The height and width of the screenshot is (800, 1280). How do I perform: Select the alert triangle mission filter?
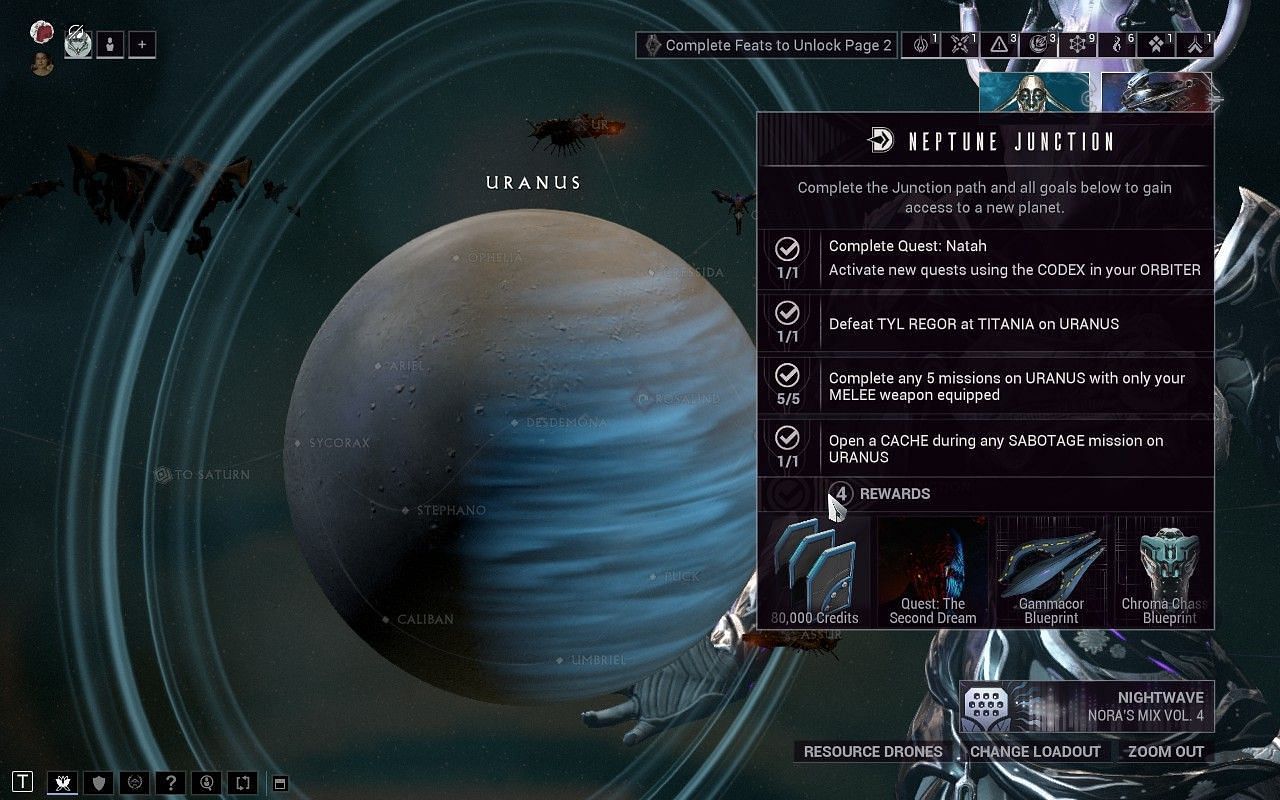pyautogui.click(x=999, y=45)
